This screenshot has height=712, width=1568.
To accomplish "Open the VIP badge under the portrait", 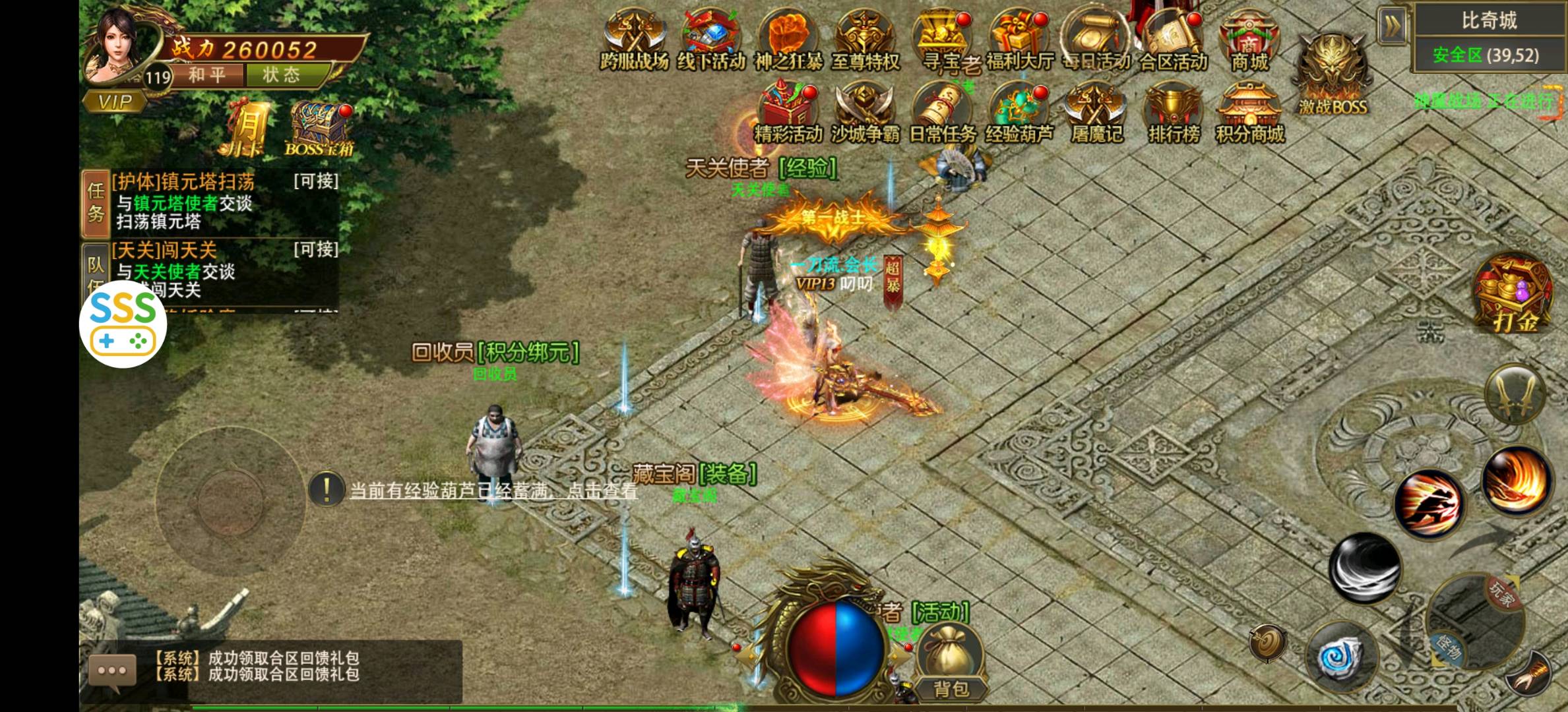I will tap(115, 102).
